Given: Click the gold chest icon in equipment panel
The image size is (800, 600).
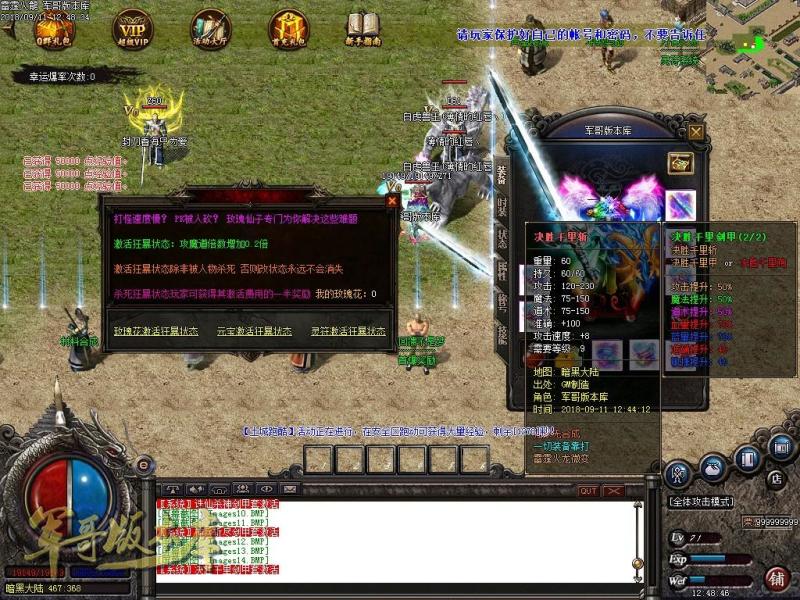Looking at the screenshot, I should (x=681, y=163).
